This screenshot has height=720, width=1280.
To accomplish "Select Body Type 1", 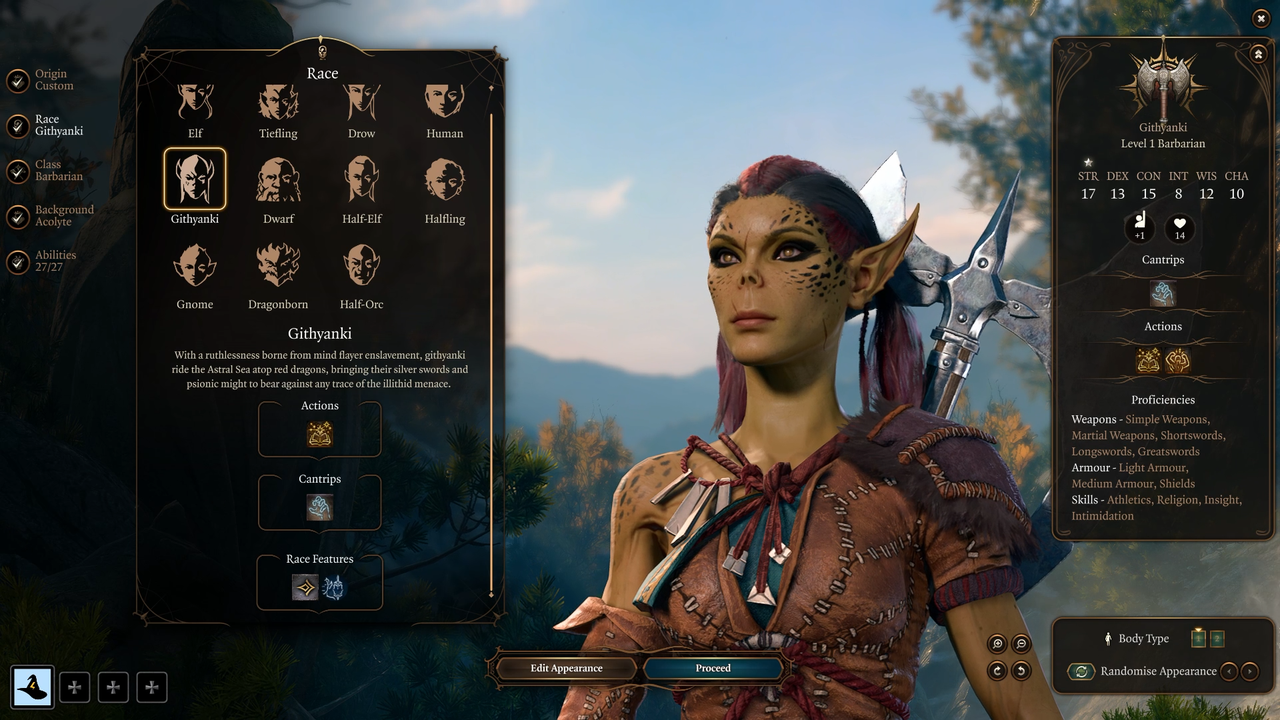I will click(1196, 637).
